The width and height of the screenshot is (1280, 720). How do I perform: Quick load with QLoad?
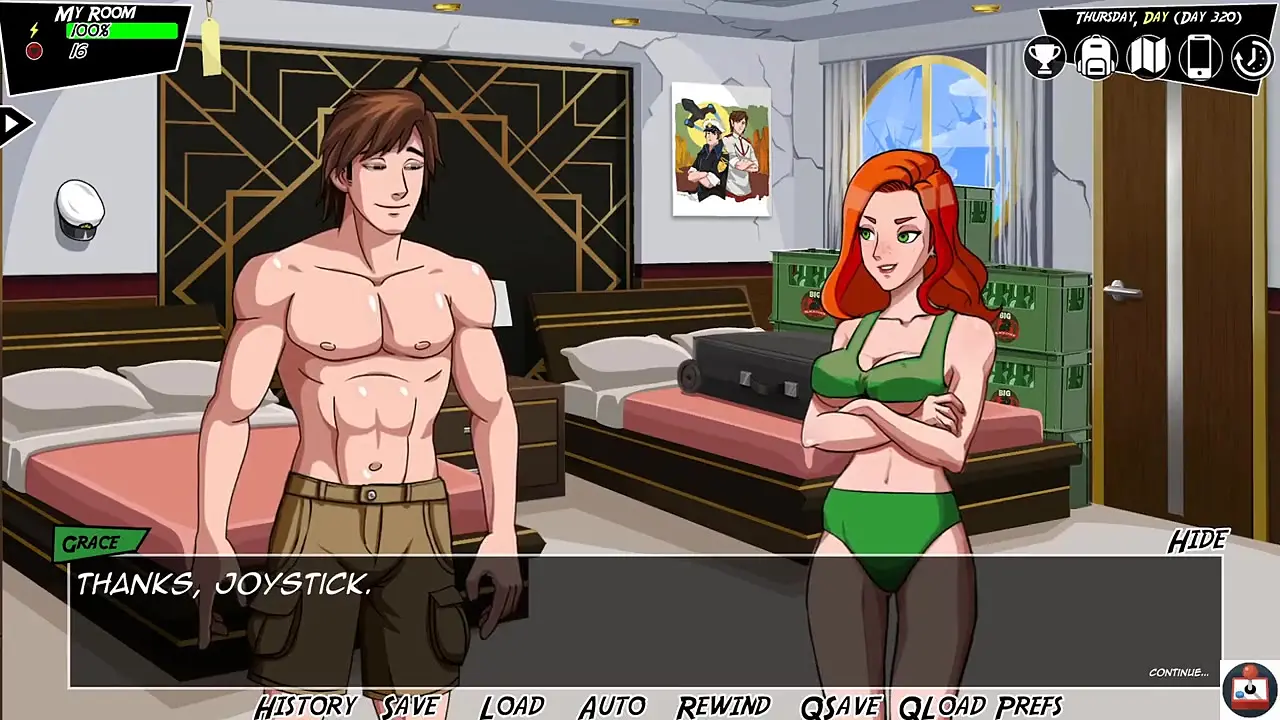click(x=940, y=706)
